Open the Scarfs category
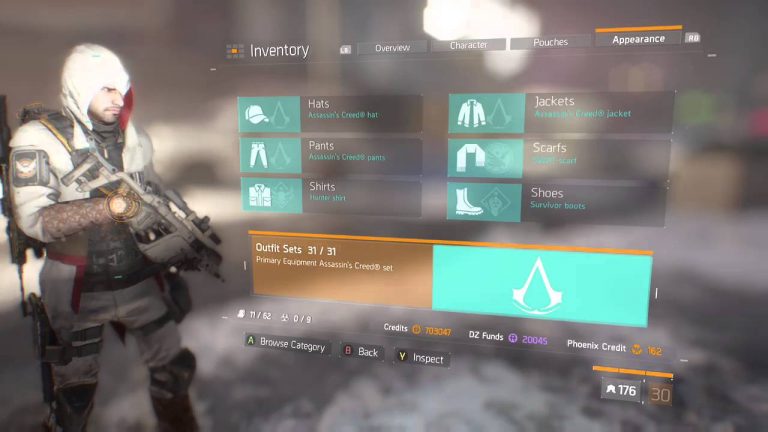768x432 pixels. pos(560,155)
